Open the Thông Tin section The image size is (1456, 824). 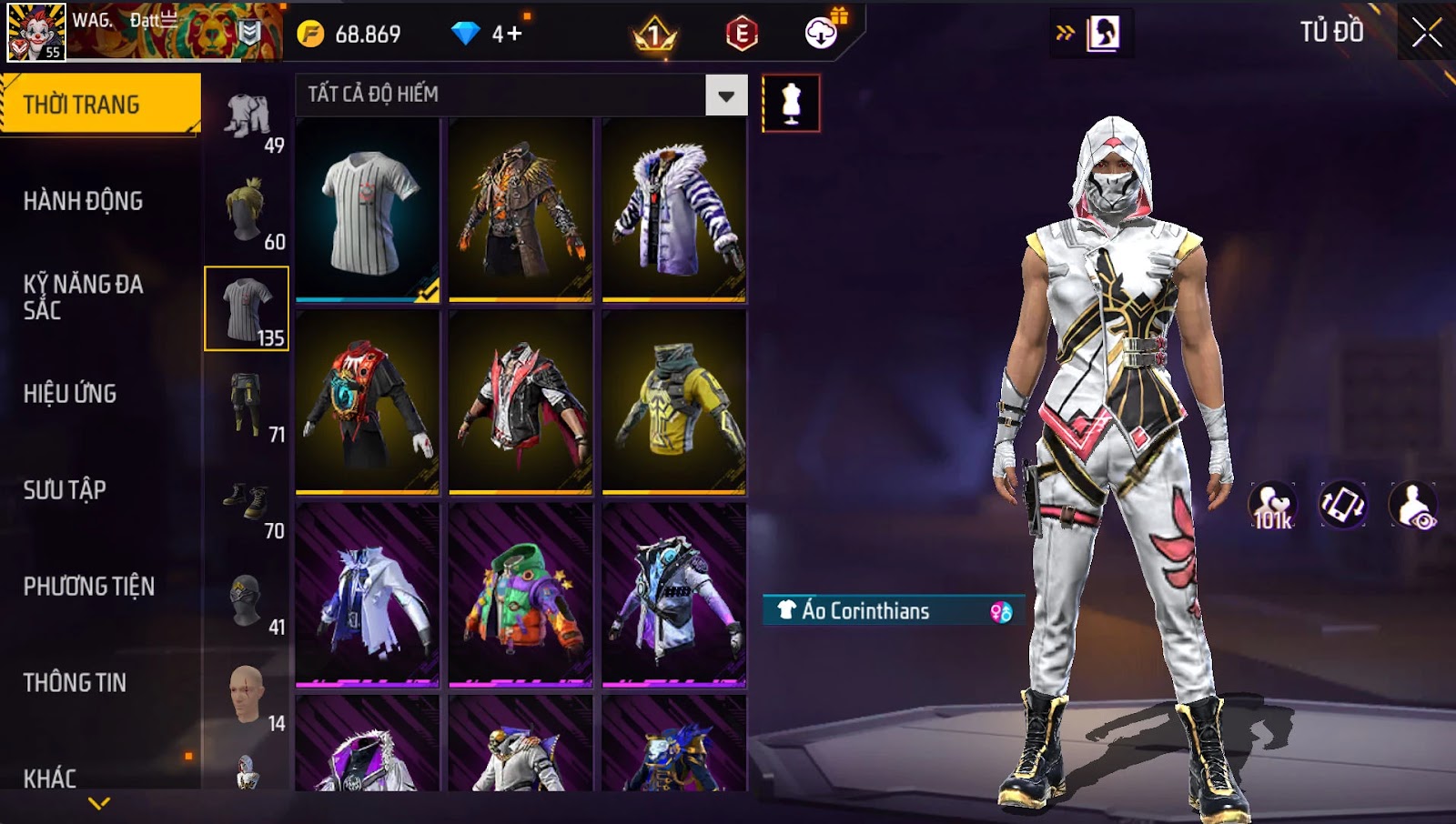(75, 683)
